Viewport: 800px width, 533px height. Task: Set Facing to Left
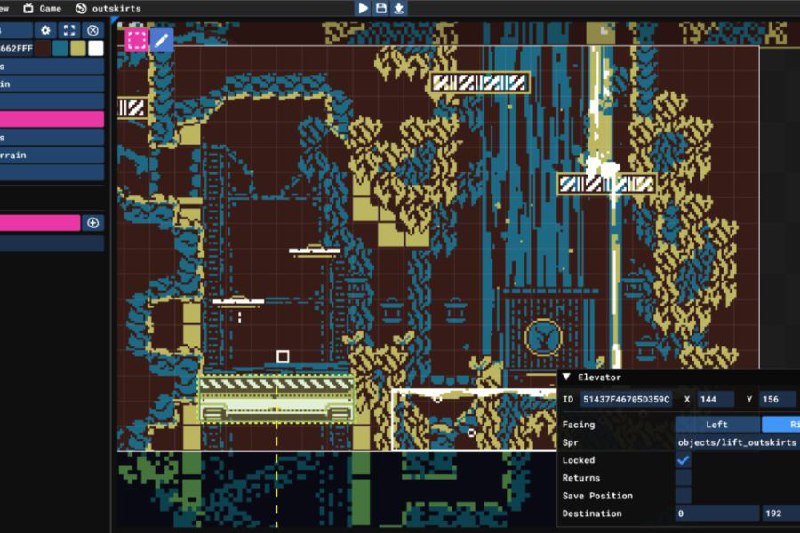tap(717, 424)
